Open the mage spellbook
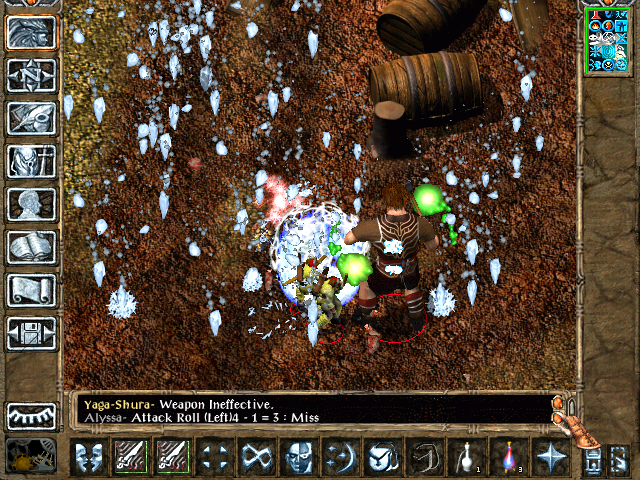Screen dimensions: 640x480 click(x=32, y=247)
